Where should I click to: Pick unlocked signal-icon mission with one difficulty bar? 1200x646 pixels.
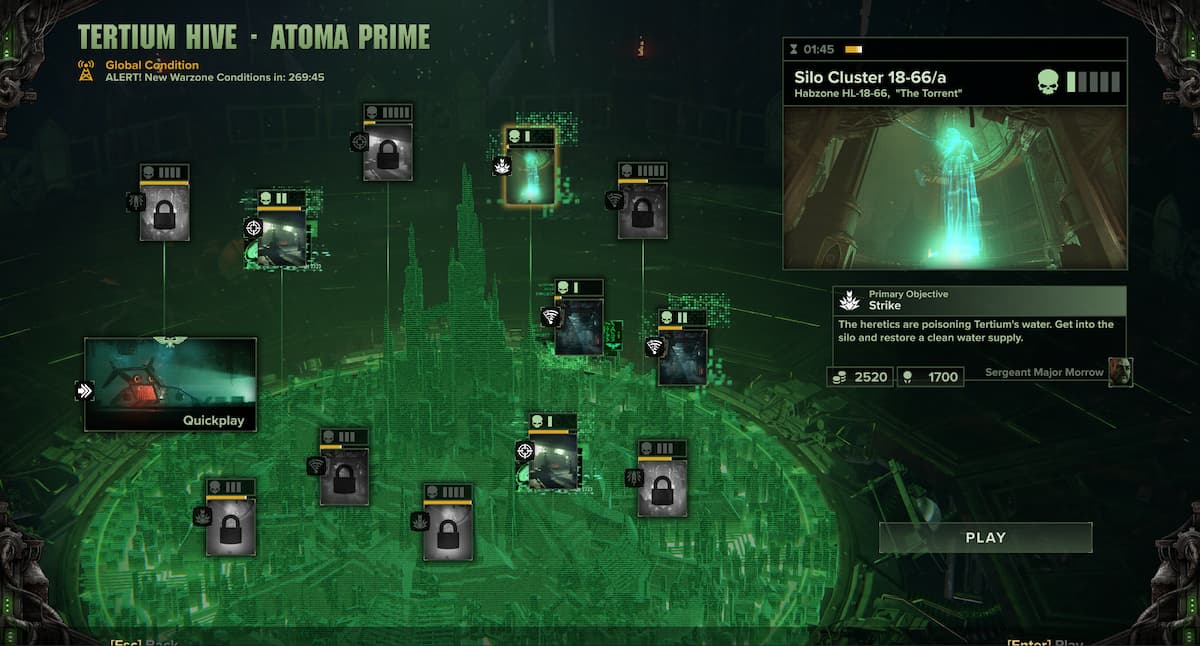click(579, 325)
